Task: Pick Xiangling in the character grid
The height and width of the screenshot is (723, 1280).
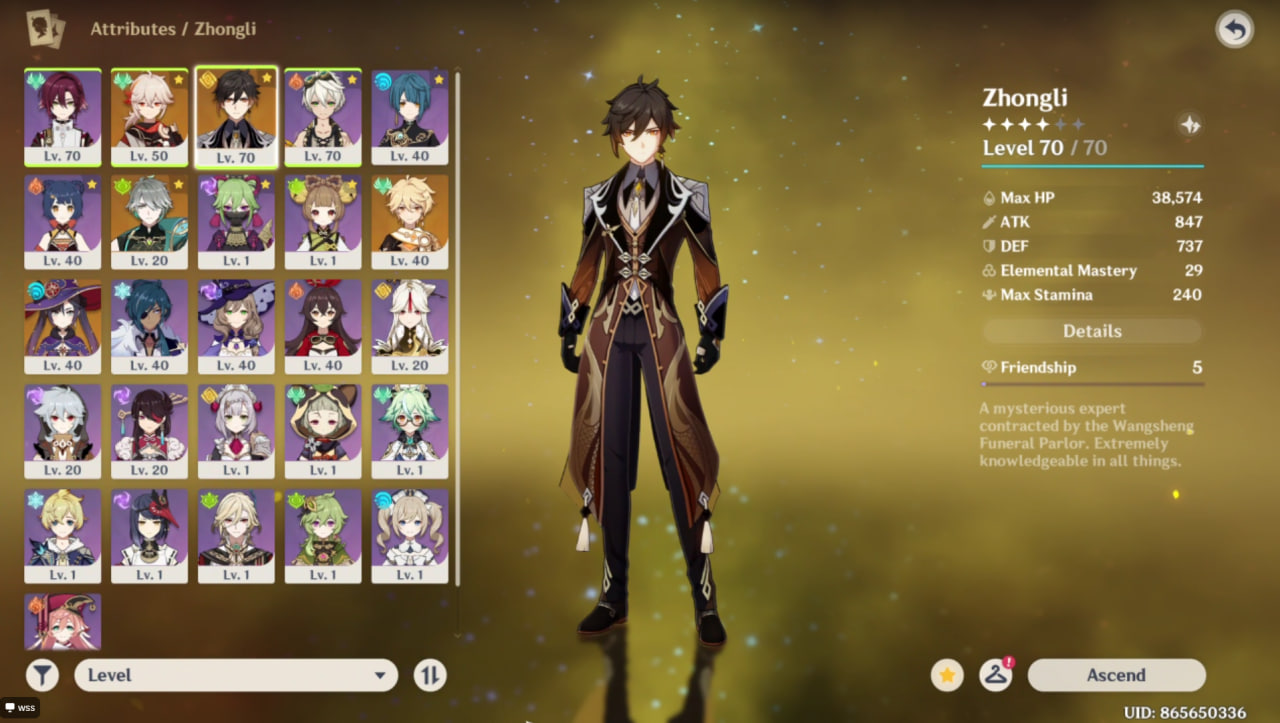Action: pyautogui.click(x=62, y=220)
